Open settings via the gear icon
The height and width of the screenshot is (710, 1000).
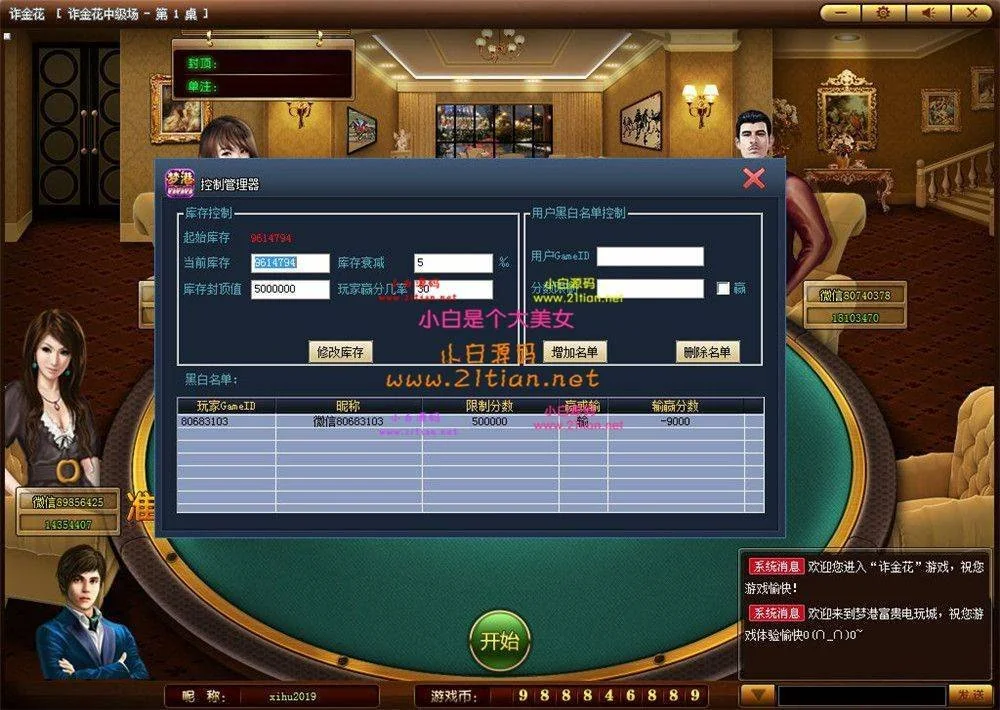point(883,13)
